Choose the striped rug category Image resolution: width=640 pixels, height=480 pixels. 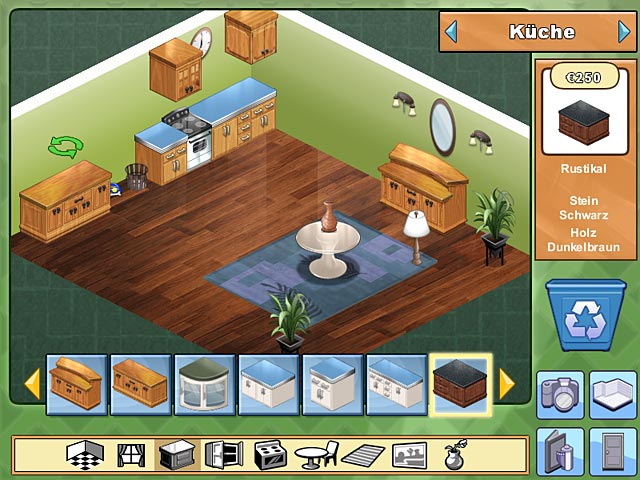[x=361, y=455]
